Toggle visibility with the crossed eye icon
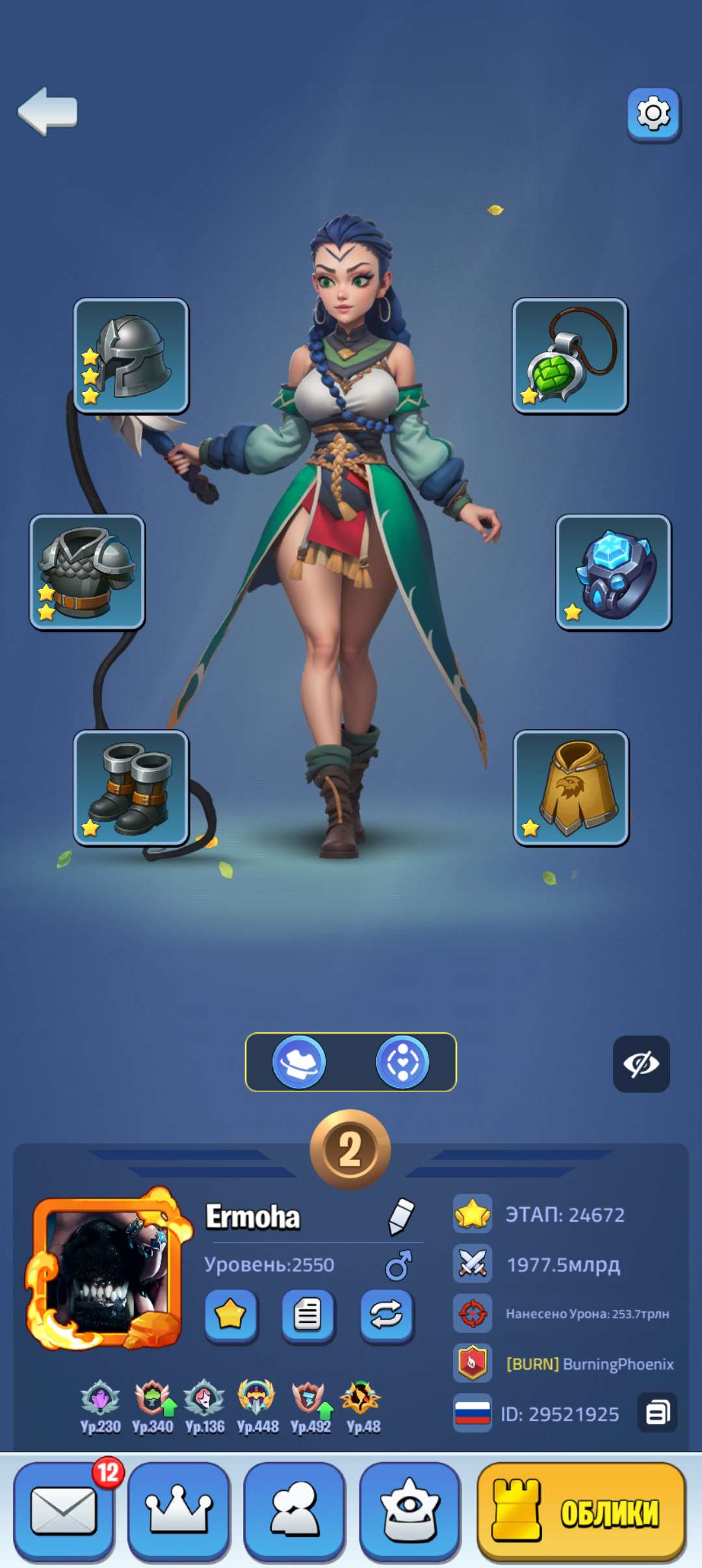This screenshot has width=702, height=1568. [x=641, y=1064]
